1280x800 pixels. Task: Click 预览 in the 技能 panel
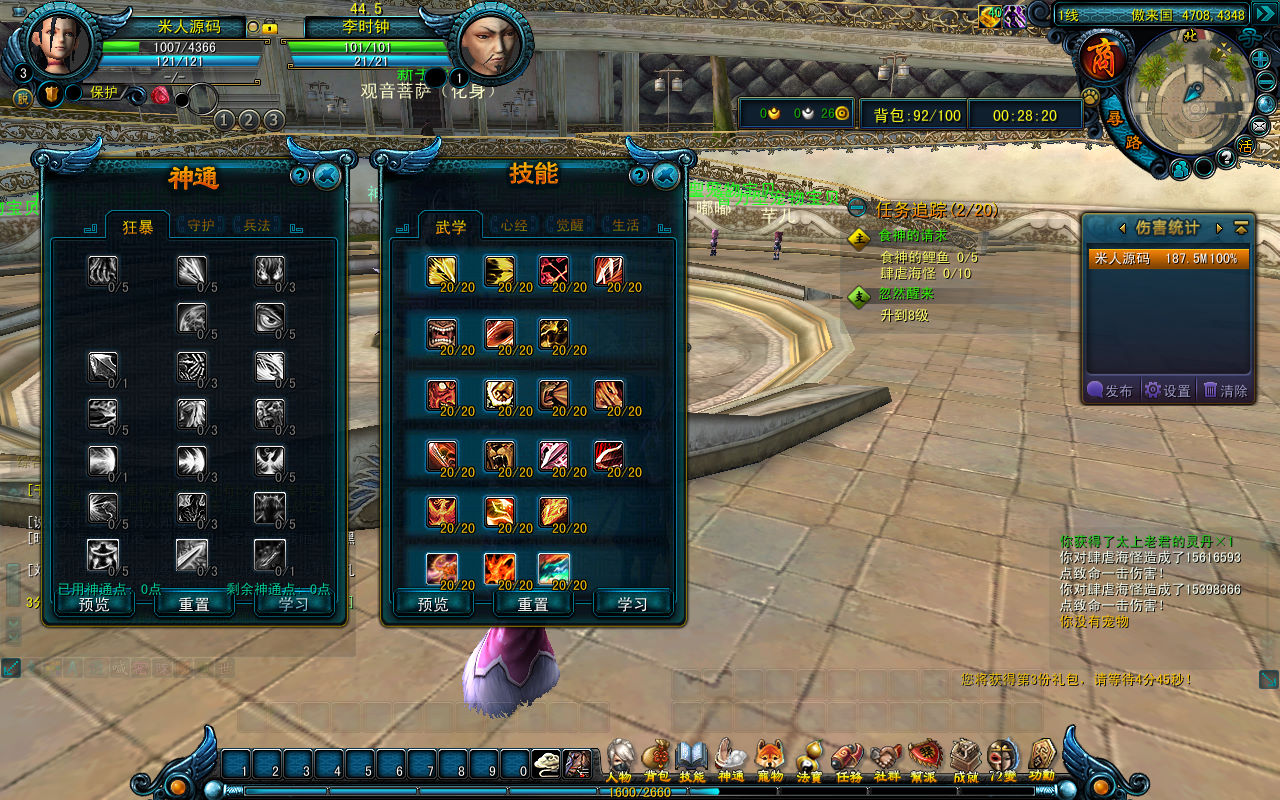point(433,604)
